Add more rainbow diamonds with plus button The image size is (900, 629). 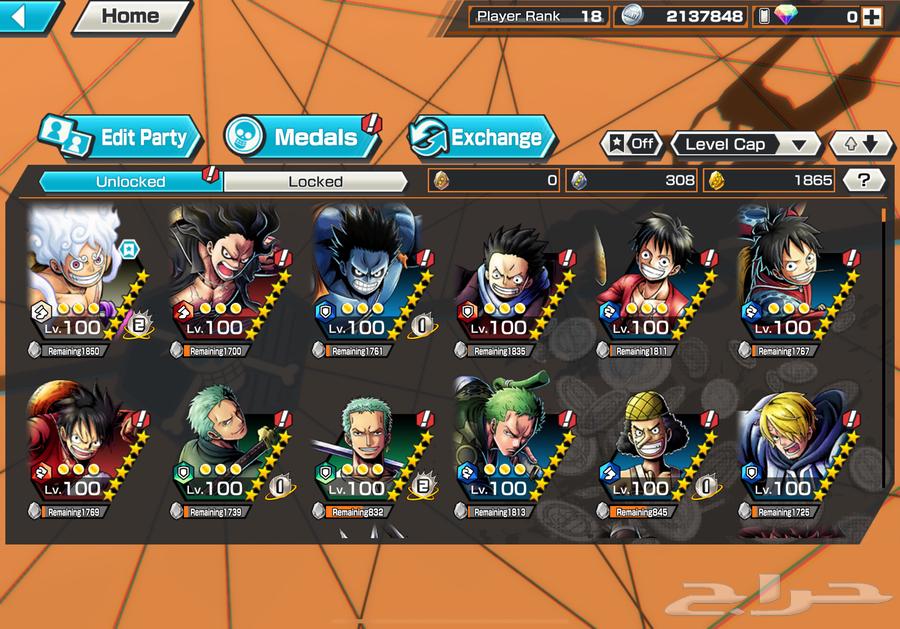(871, 16)
